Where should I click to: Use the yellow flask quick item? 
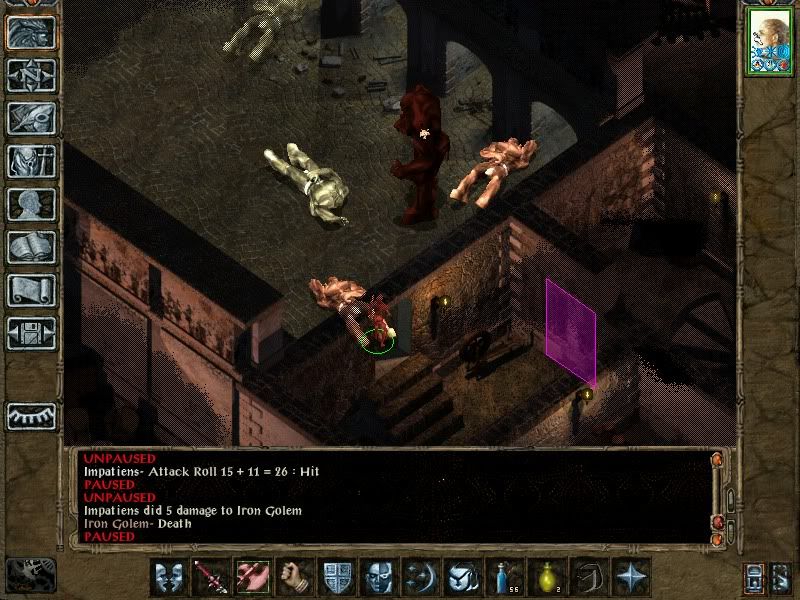[545, 578]
